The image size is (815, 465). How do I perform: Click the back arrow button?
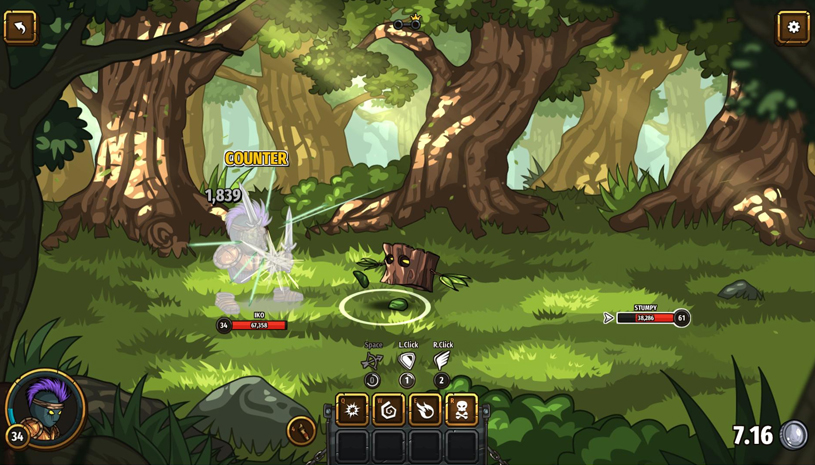pos(20,27)
